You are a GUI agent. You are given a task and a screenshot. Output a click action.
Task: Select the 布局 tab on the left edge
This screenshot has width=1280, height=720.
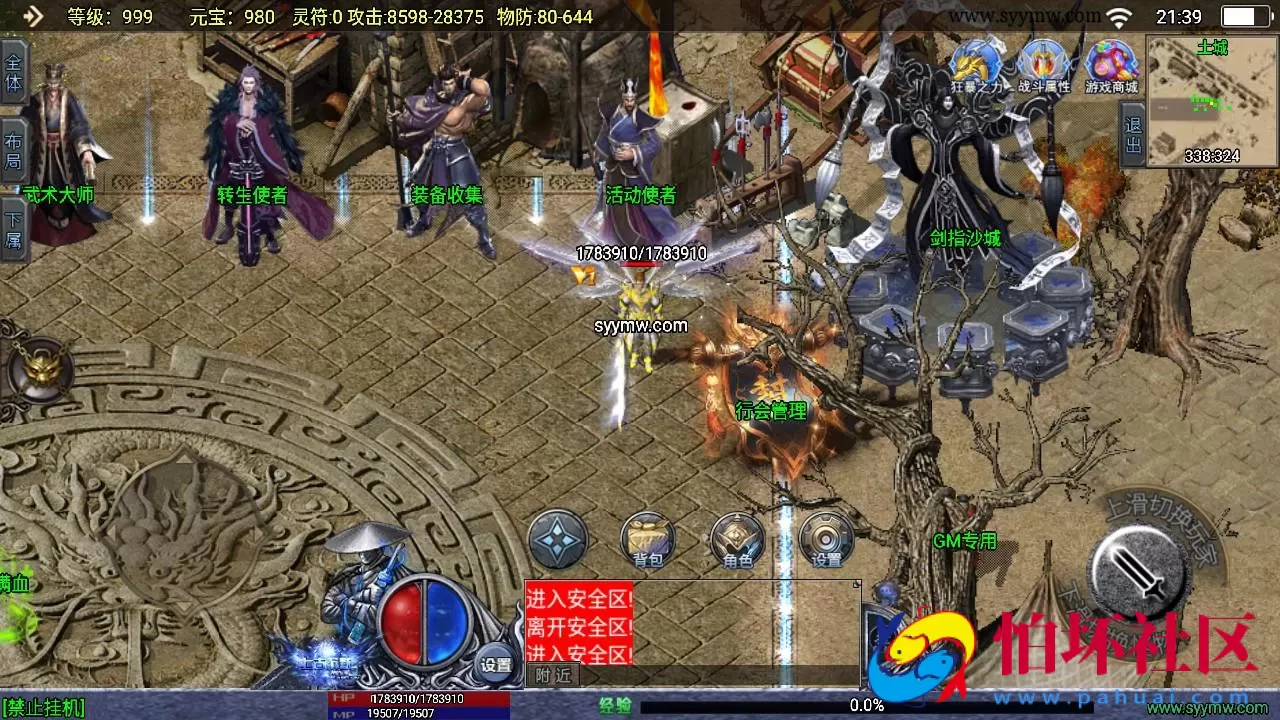point(13,151)
